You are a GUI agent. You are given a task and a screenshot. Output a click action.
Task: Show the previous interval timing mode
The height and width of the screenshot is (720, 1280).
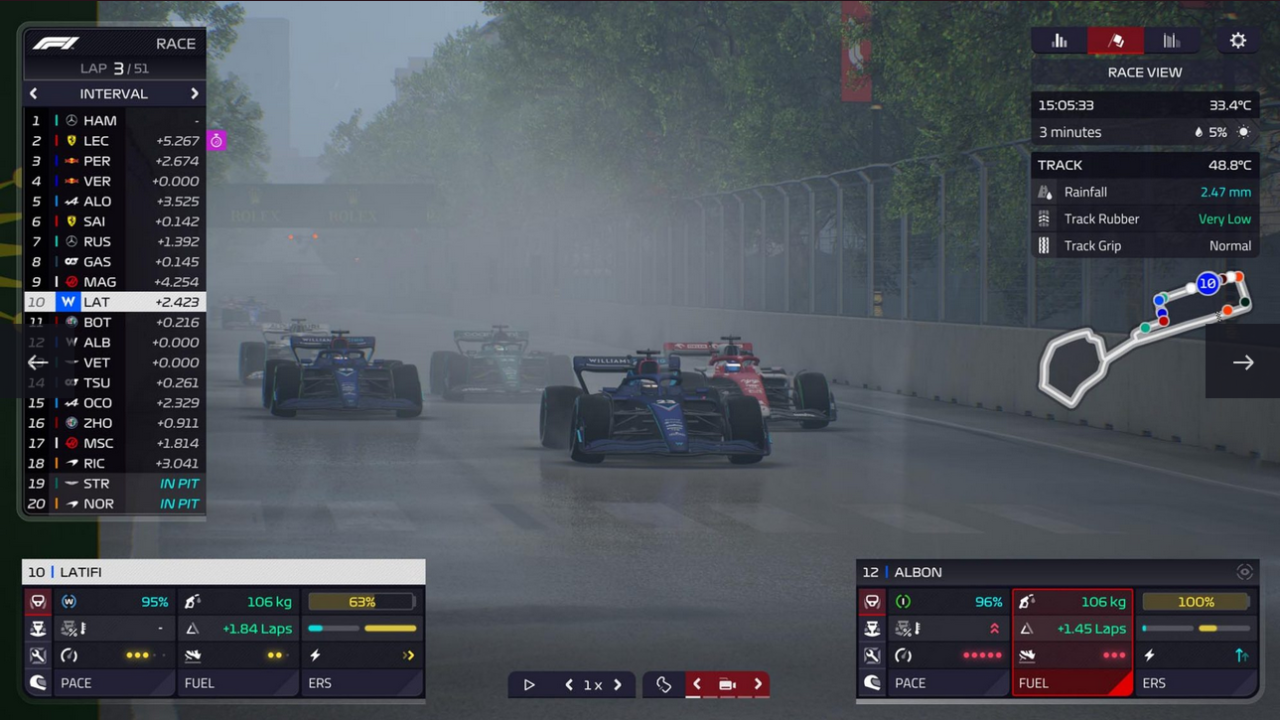pyautogui.click(x=34, y=94)
